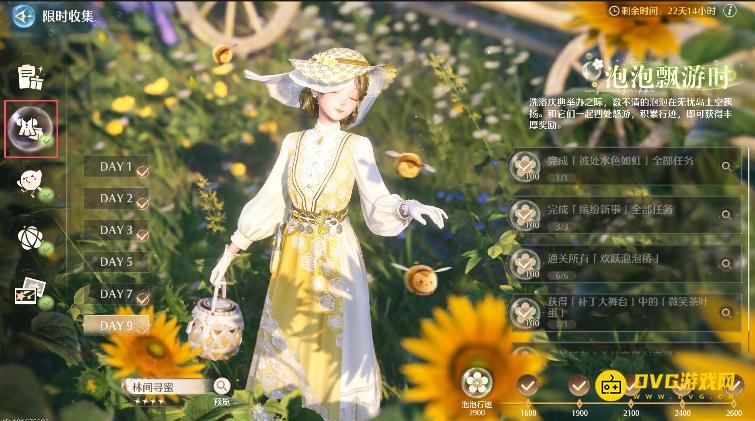Select the DAY 1 tab

117,167
